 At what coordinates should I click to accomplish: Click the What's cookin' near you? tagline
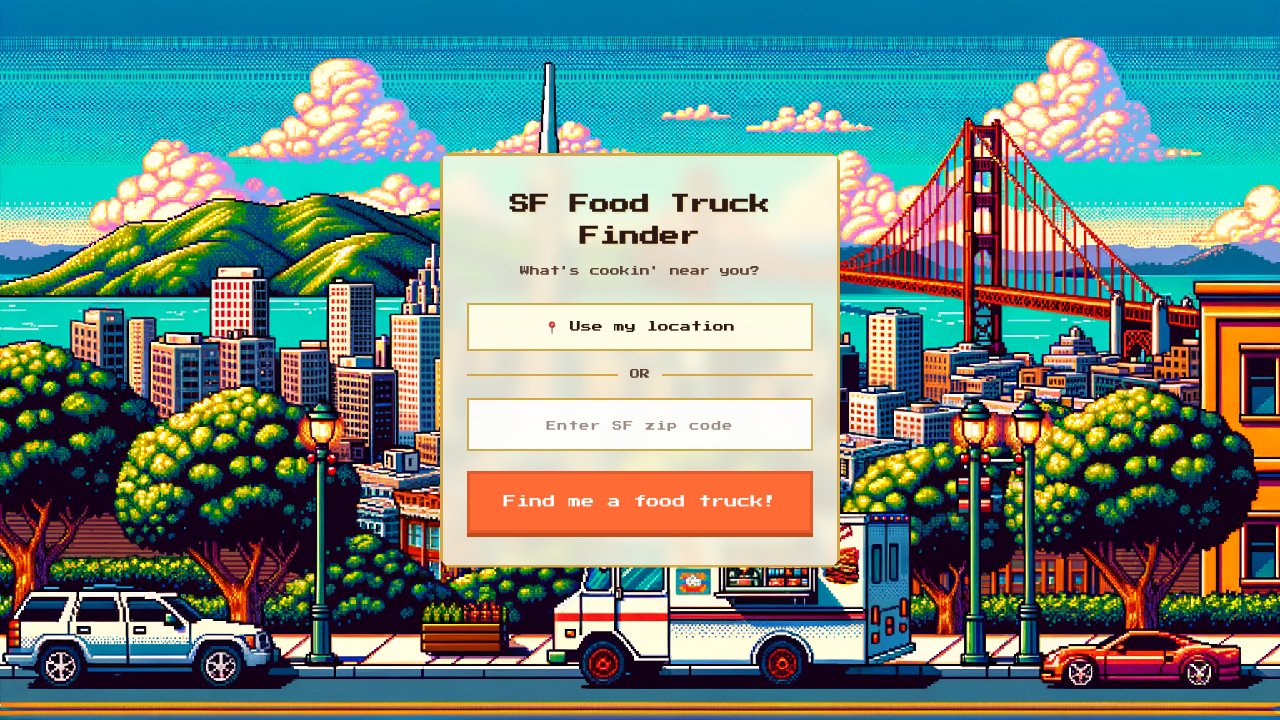point(639,270)
